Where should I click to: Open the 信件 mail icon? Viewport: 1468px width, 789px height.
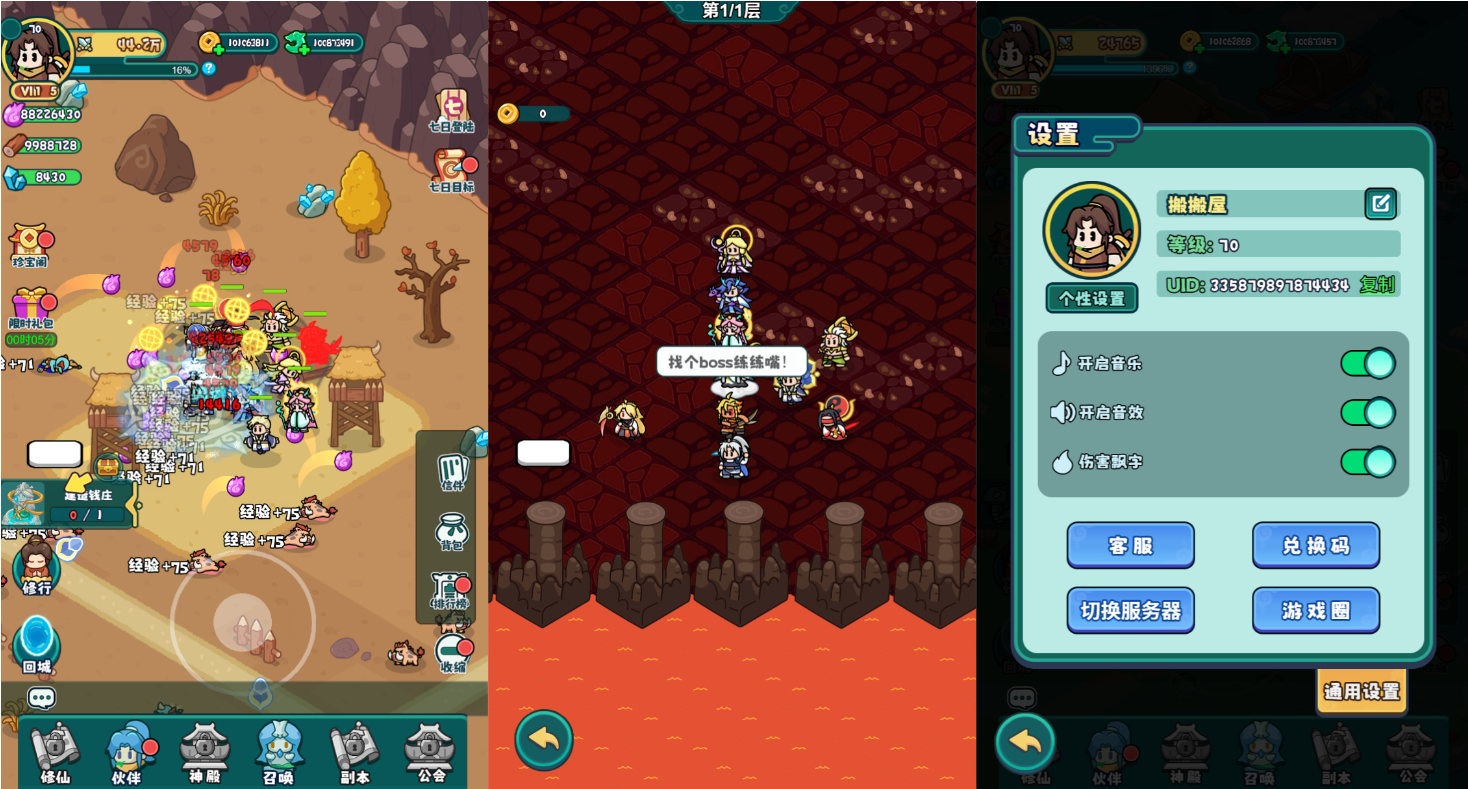452,472
